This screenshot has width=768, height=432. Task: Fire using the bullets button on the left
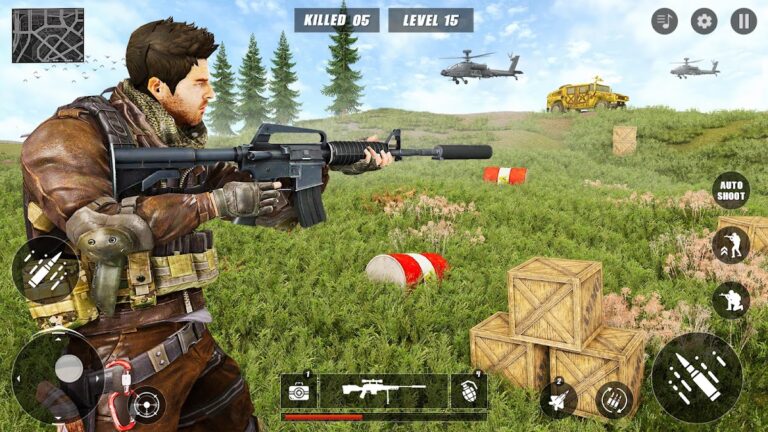45,269
